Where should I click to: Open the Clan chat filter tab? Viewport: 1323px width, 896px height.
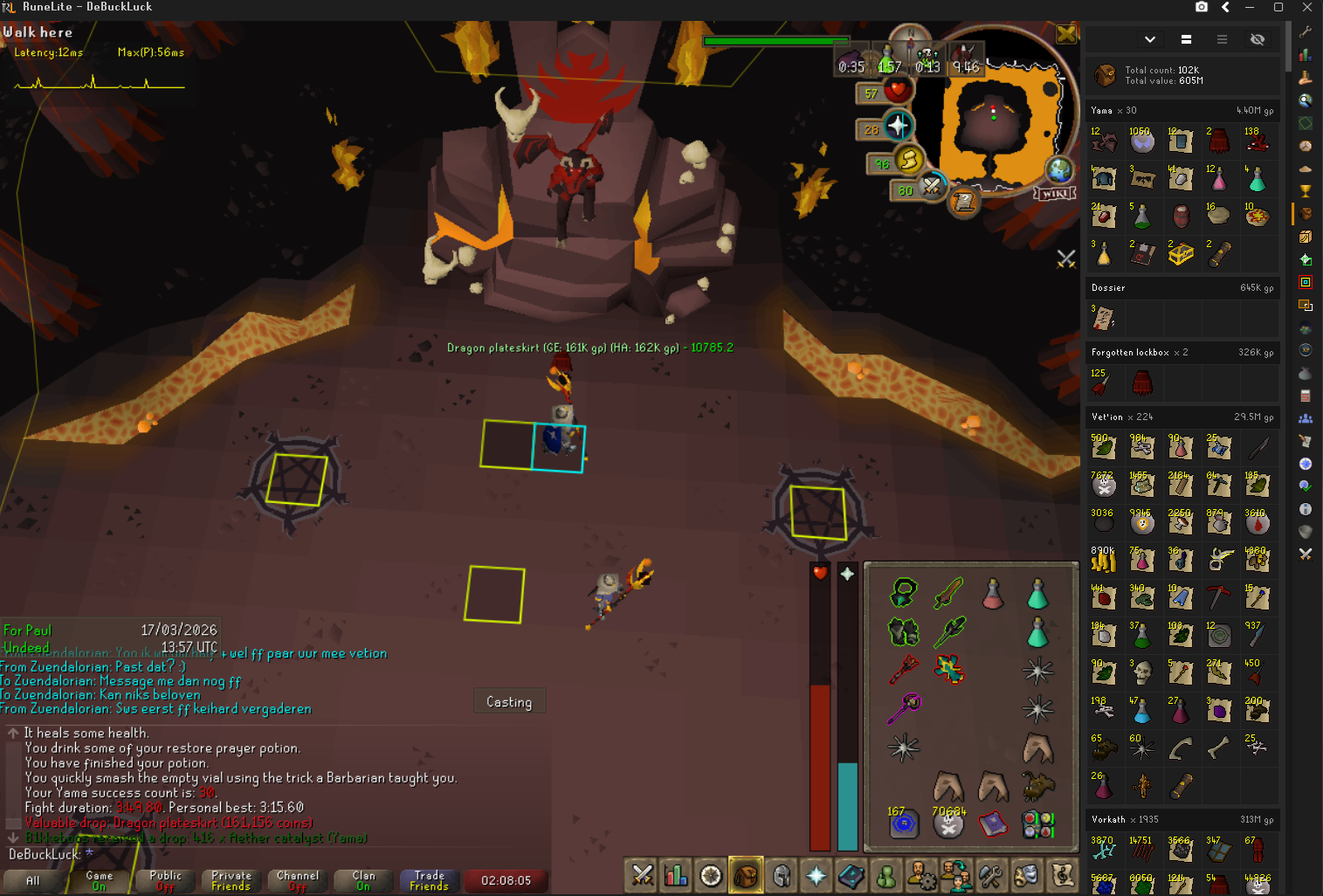363,880
